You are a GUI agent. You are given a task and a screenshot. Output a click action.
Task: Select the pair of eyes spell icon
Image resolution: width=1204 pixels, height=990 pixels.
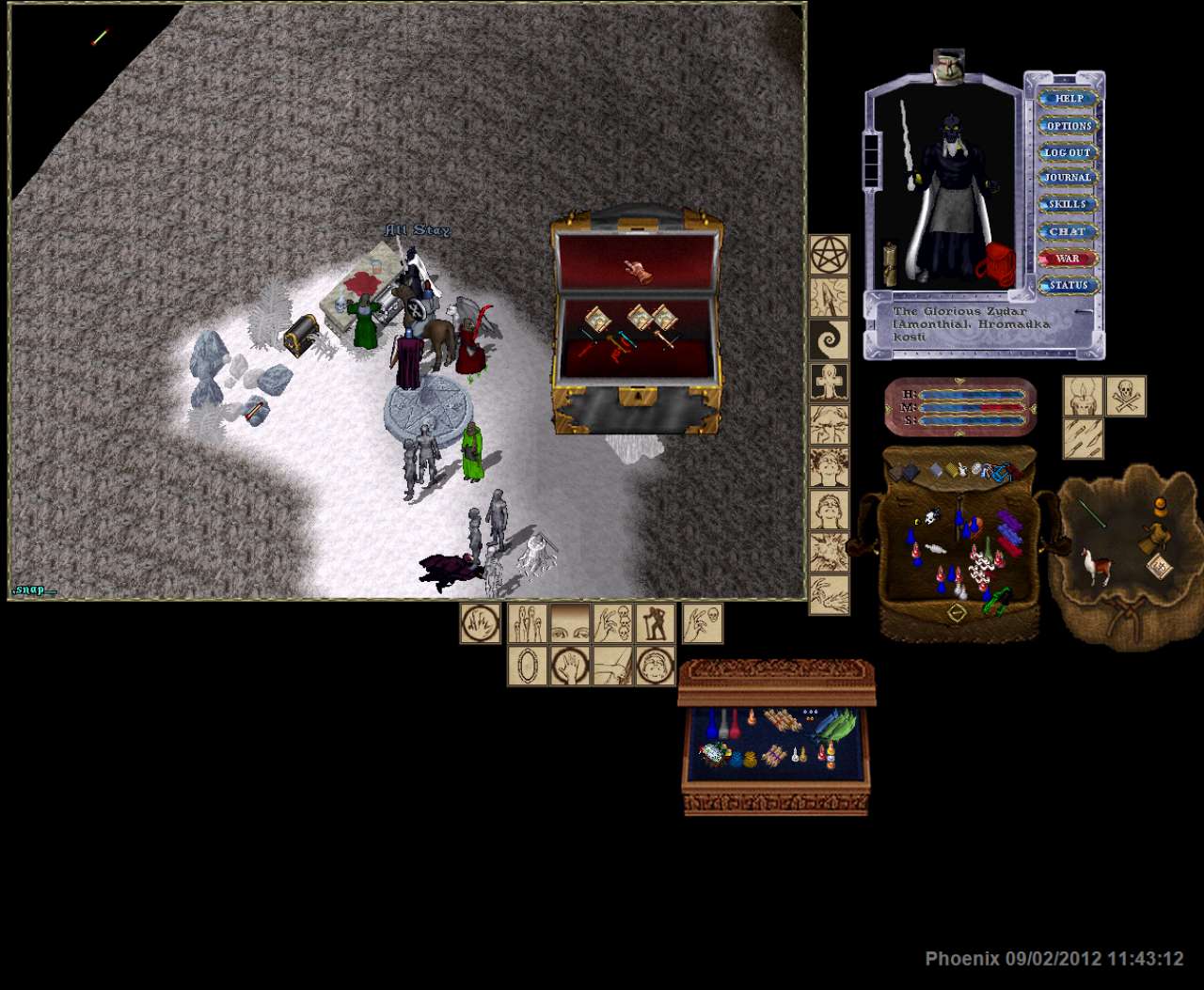pyautogui.click(x=570, y=623)
